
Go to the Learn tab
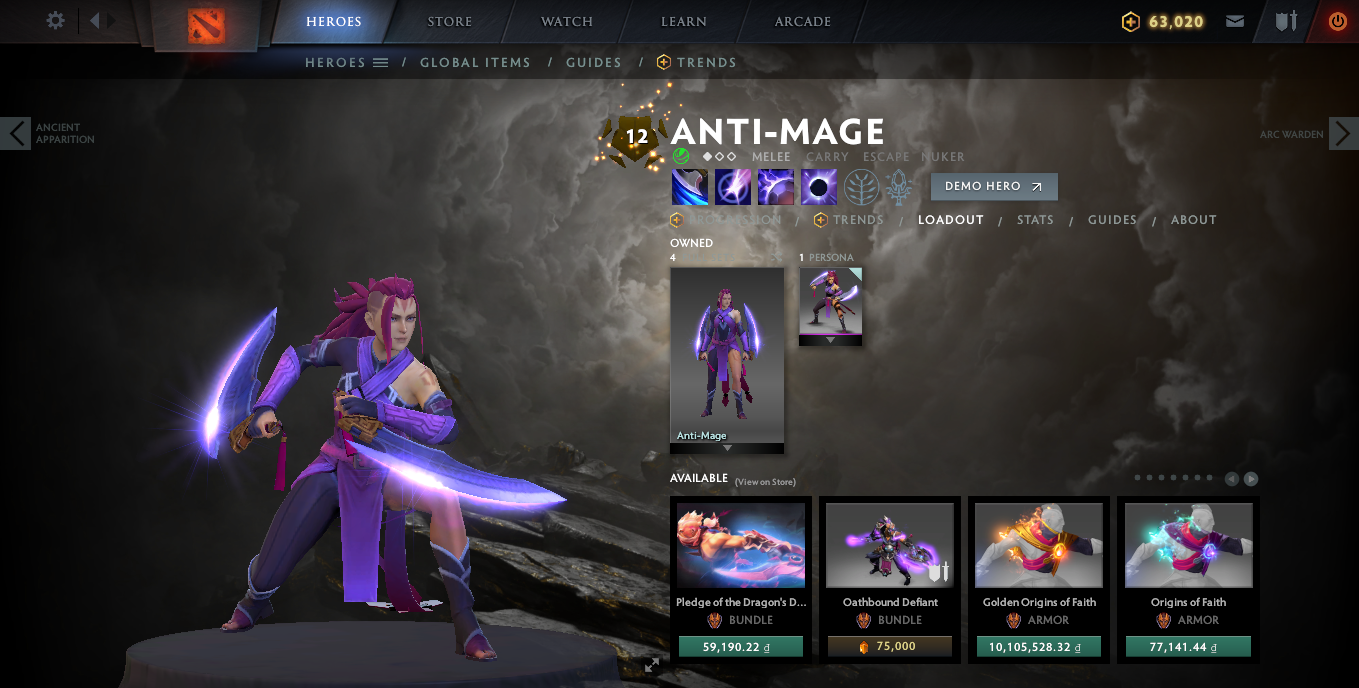tap(684, 22)
